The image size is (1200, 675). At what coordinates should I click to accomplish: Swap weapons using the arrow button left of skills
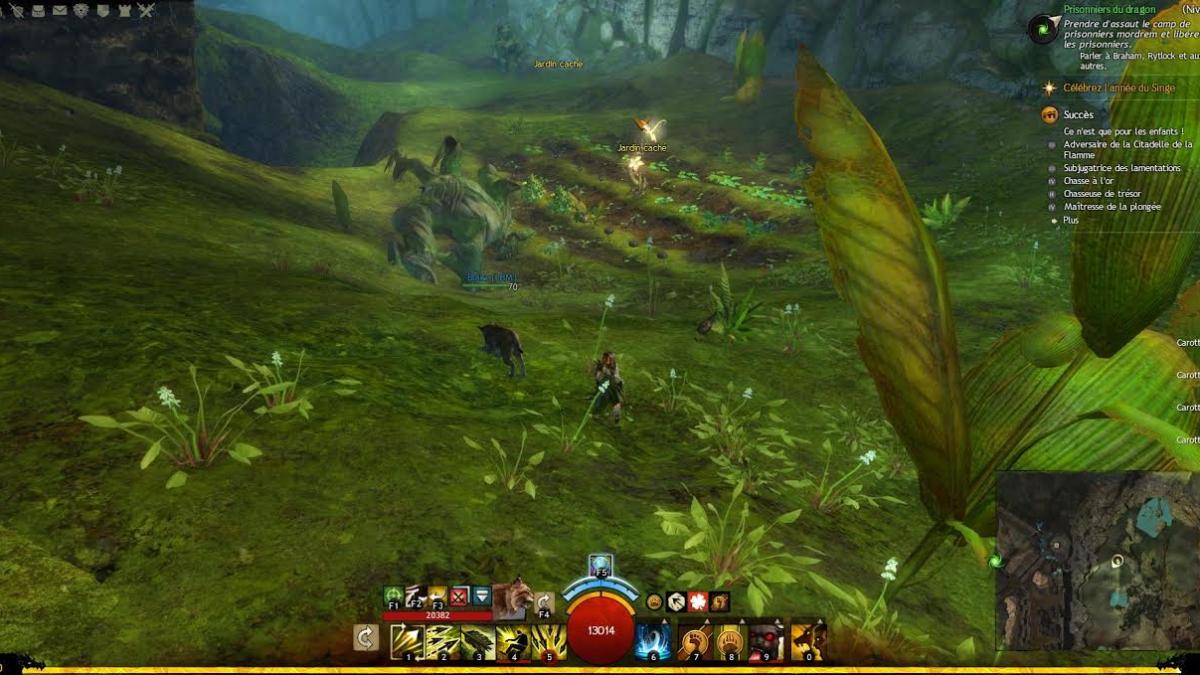366,638
